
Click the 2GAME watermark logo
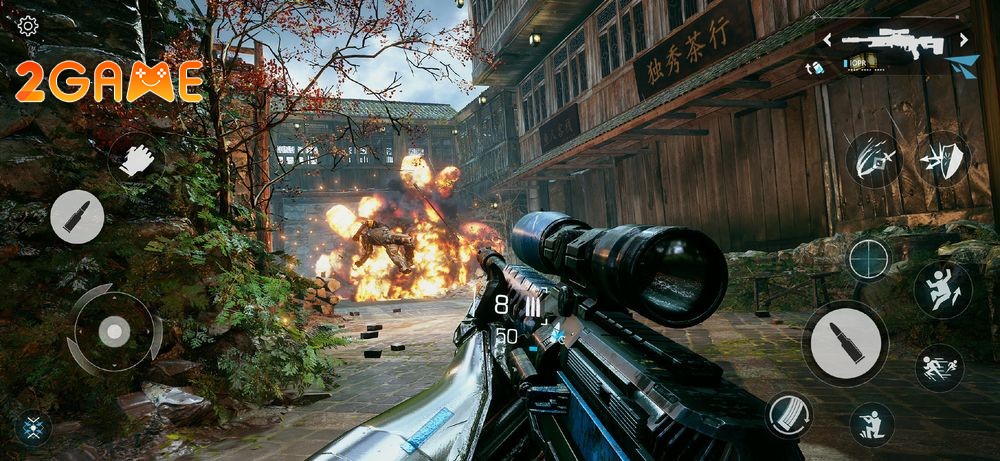click(x=109, y=82)
